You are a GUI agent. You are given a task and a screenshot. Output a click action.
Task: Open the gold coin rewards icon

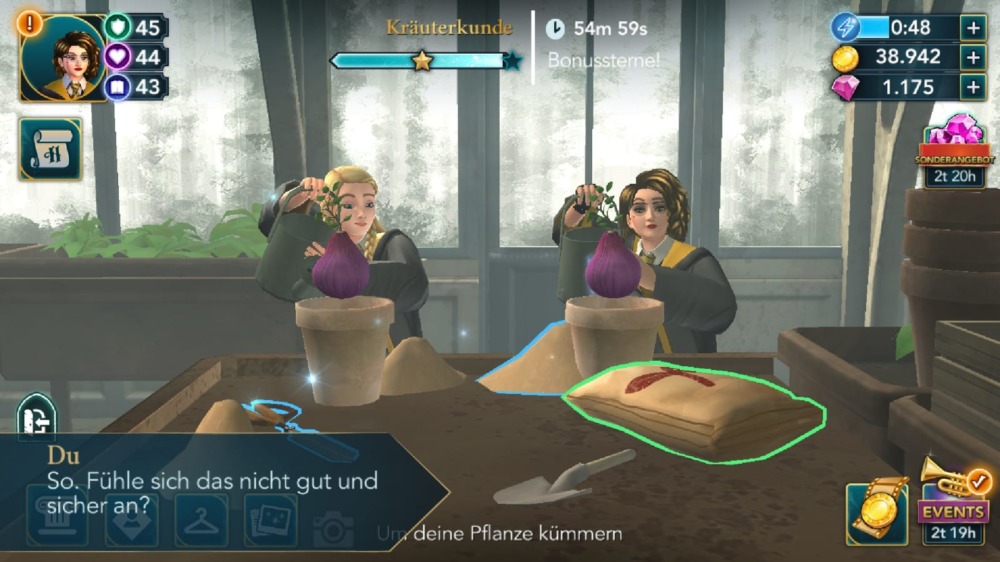point(877,512)
